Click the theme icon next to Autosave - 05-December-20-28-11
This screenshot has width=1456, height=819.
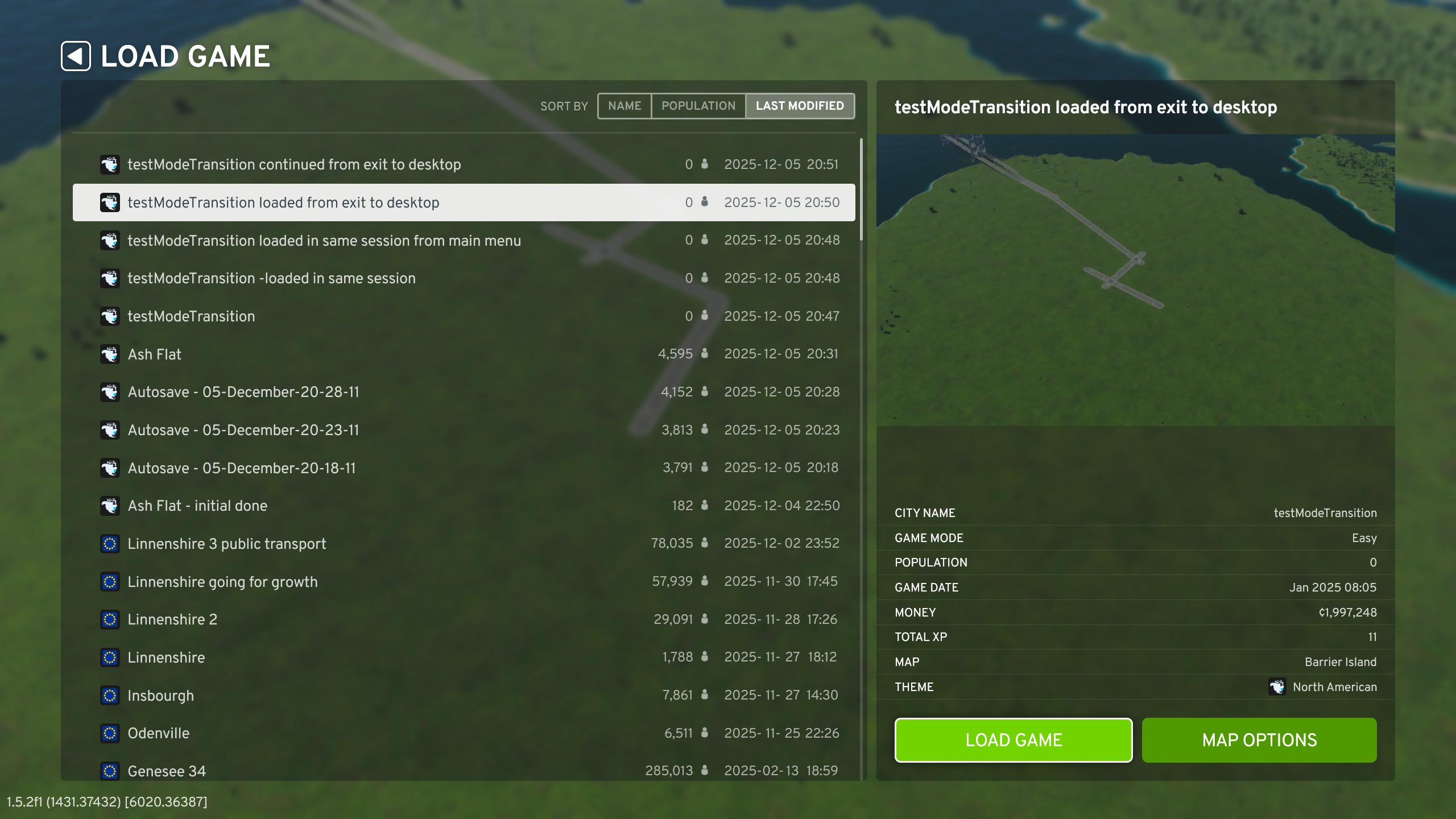click(110, 391)
